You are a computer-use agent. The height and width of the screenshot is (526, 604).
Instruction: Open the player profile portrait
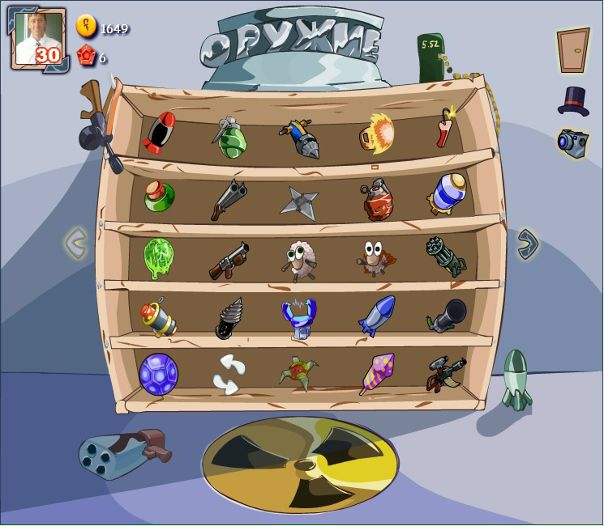click(x=39, y=40)
